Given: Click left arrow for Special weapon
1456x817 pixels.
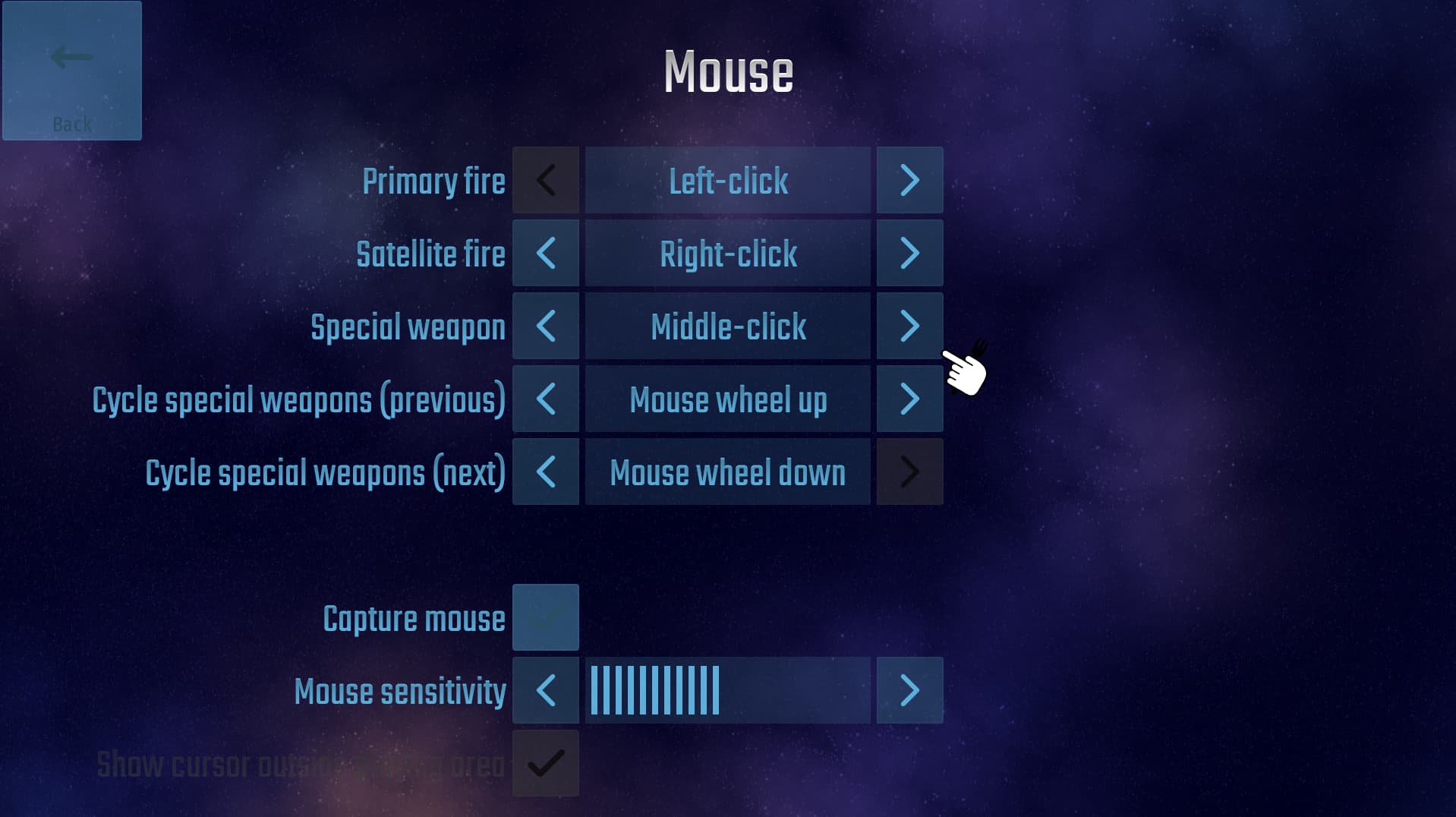Looking at the screenshot, I should point(545,326).
